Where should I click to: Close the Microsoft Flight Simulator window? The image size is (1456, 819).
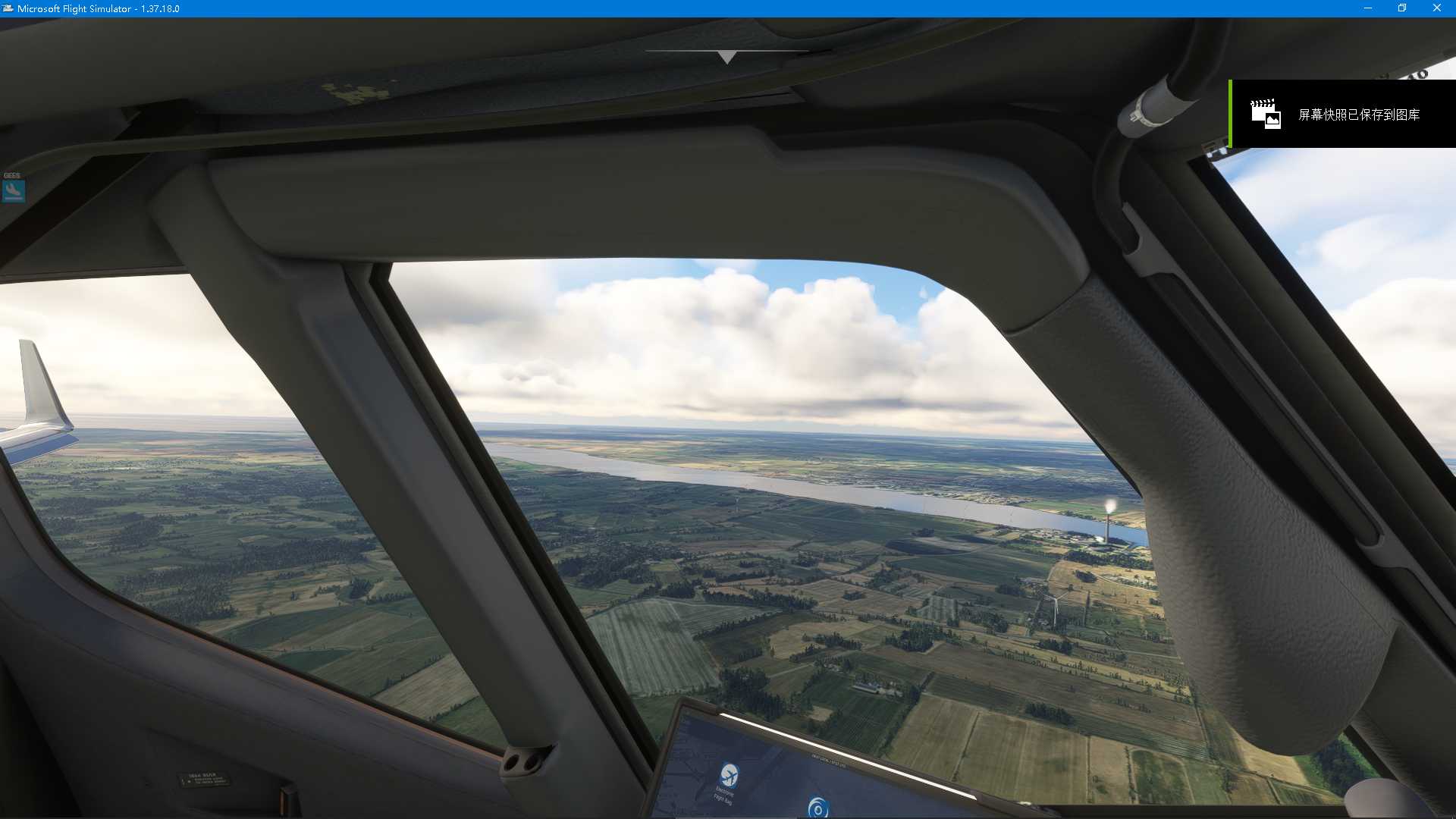point(1436,8)
